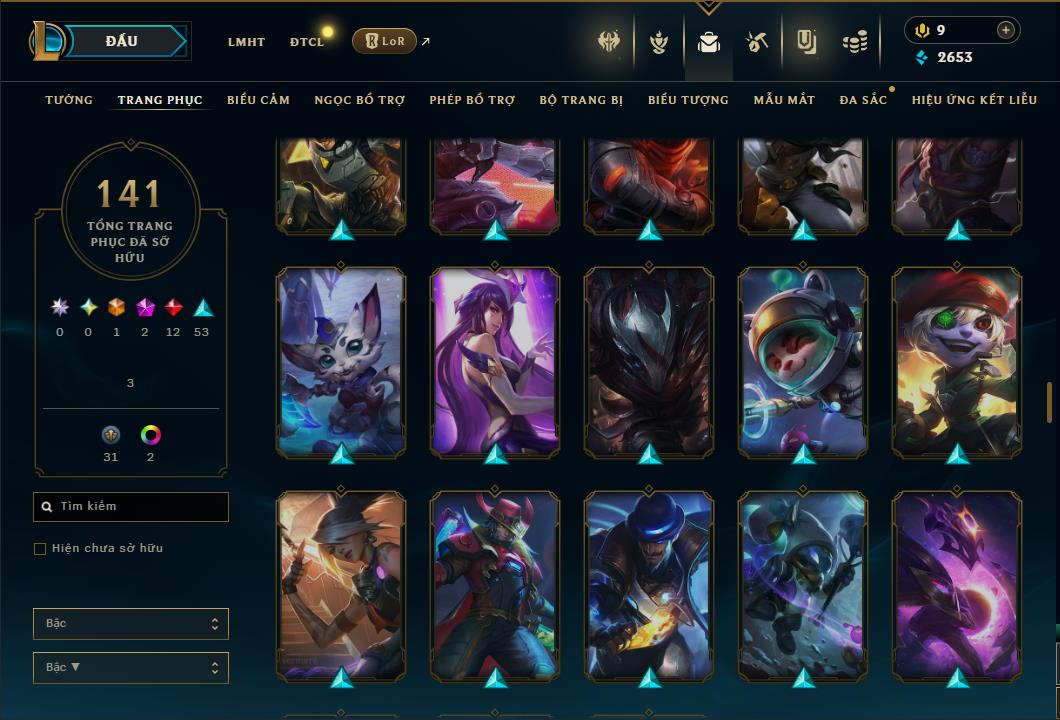
Task: Switch to the TƯỚNG champions tab
Action: point(69,100)
